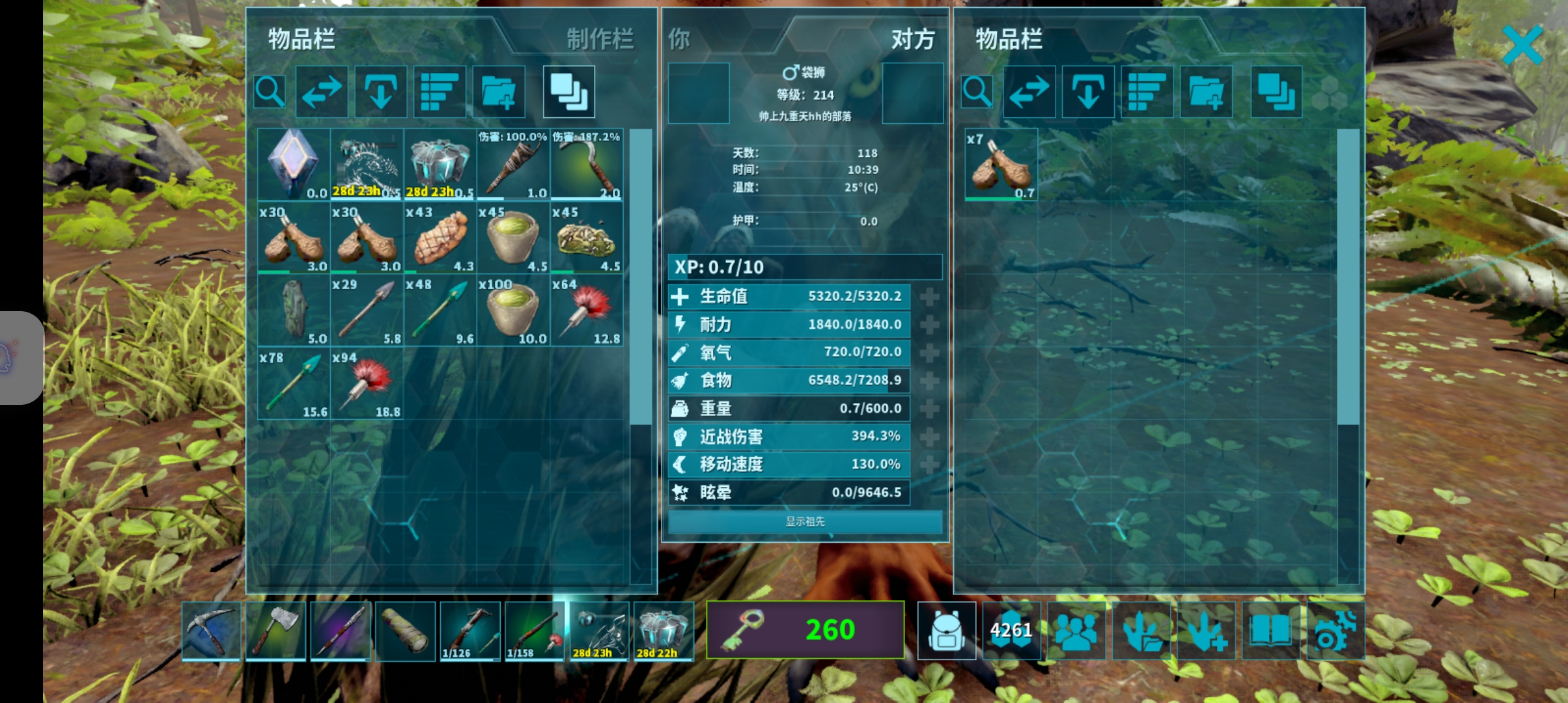The image size is (1568, 703).
Task: Select the x43 cooked meat slot
Action: 440,238
